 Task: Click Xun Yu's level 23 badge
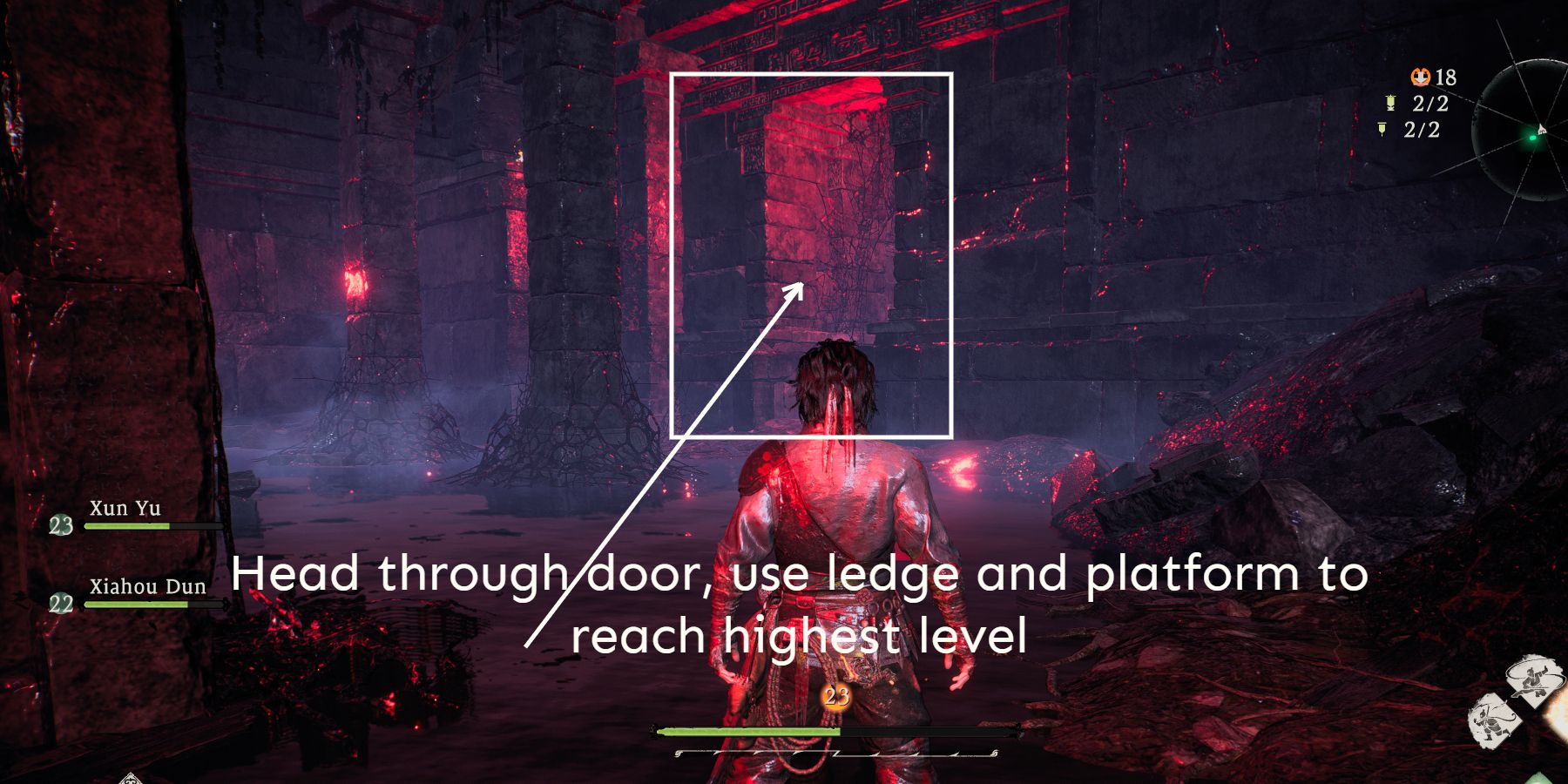click(x=59, y=526)
